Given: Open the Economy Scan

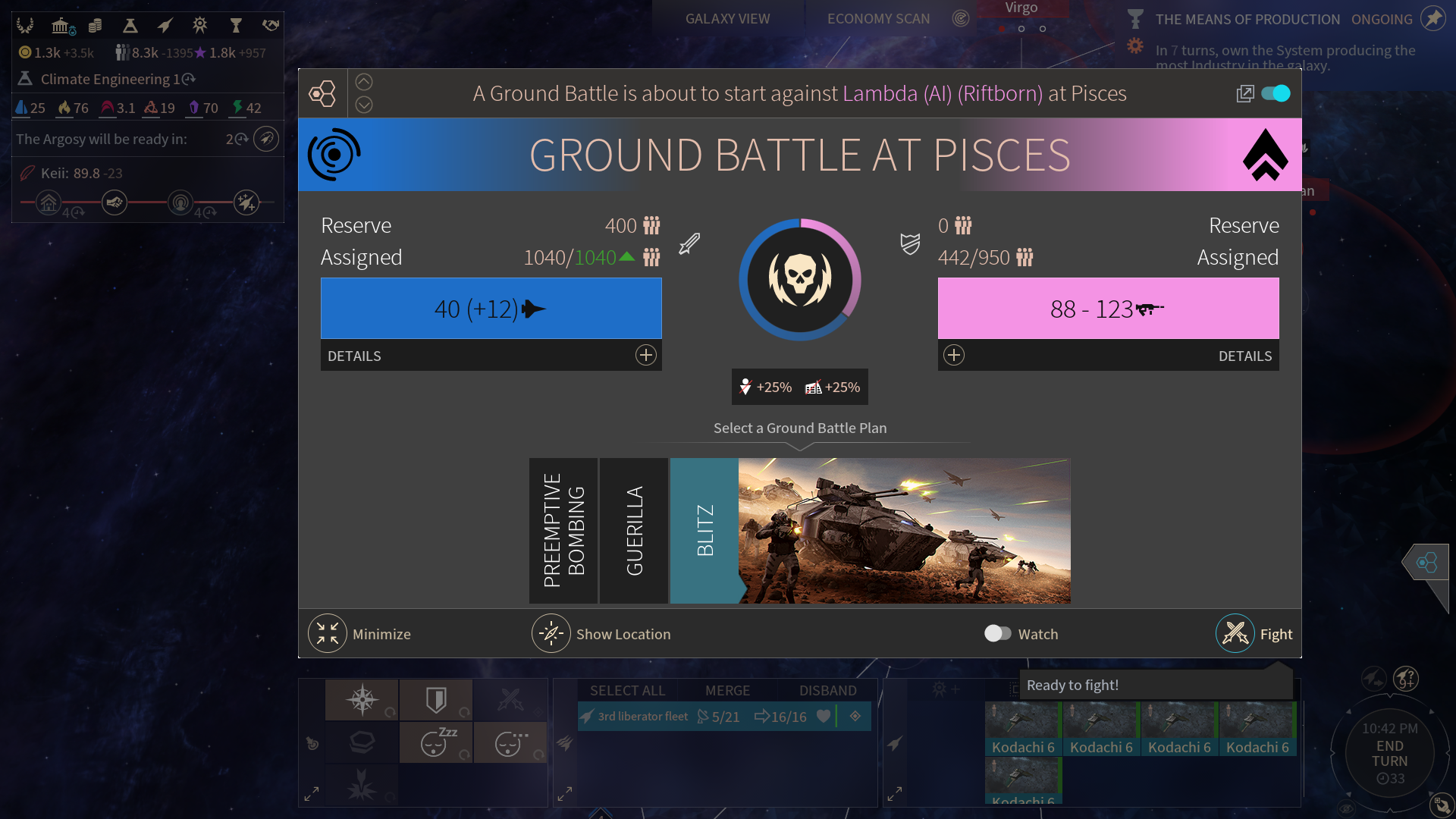Looking at the screenshot, I should click(878, 19).
